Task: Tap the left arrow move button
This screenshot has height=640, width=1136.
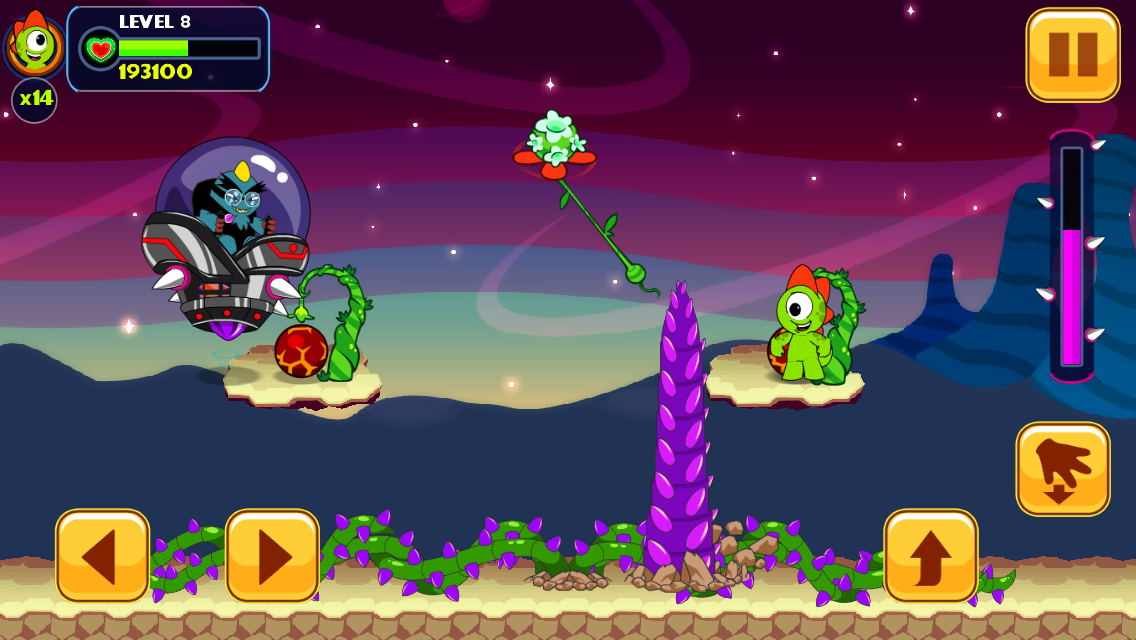Action: (102, 556)
